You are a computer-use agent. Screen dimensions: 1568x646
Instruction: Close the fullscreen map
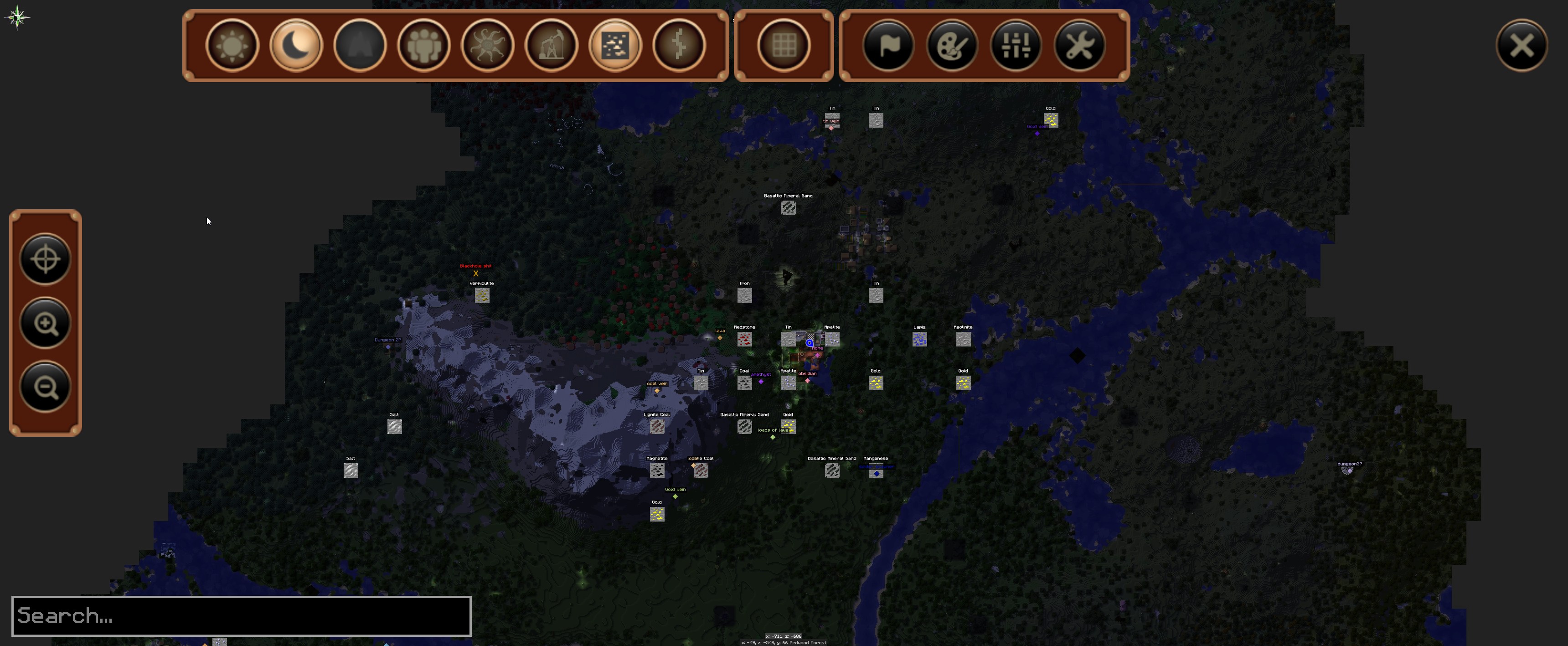click(x=1522, y=45)
